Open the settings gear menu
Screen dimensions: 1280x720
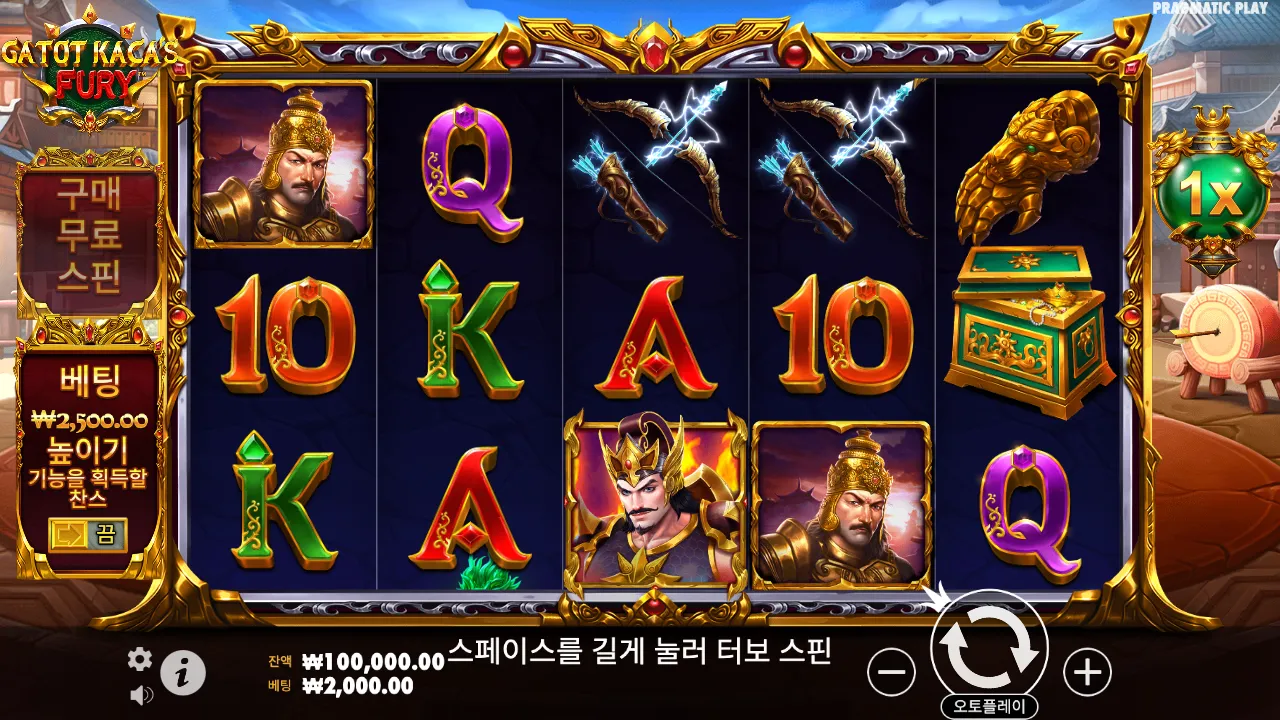[x=138, y=660]
